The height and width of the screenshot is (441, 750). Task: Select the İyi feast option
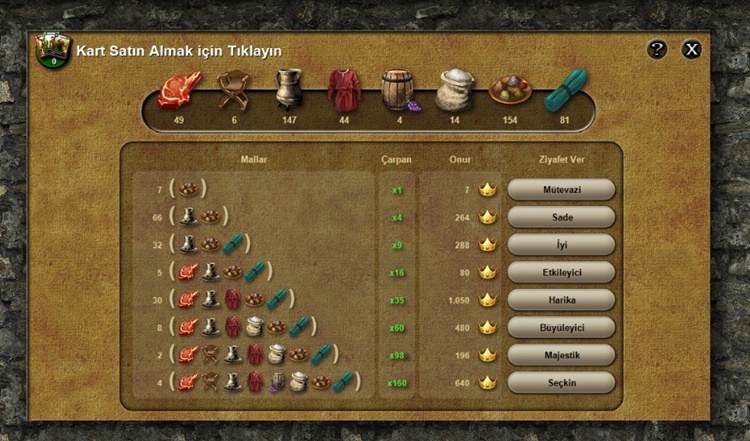pos(561,244)
